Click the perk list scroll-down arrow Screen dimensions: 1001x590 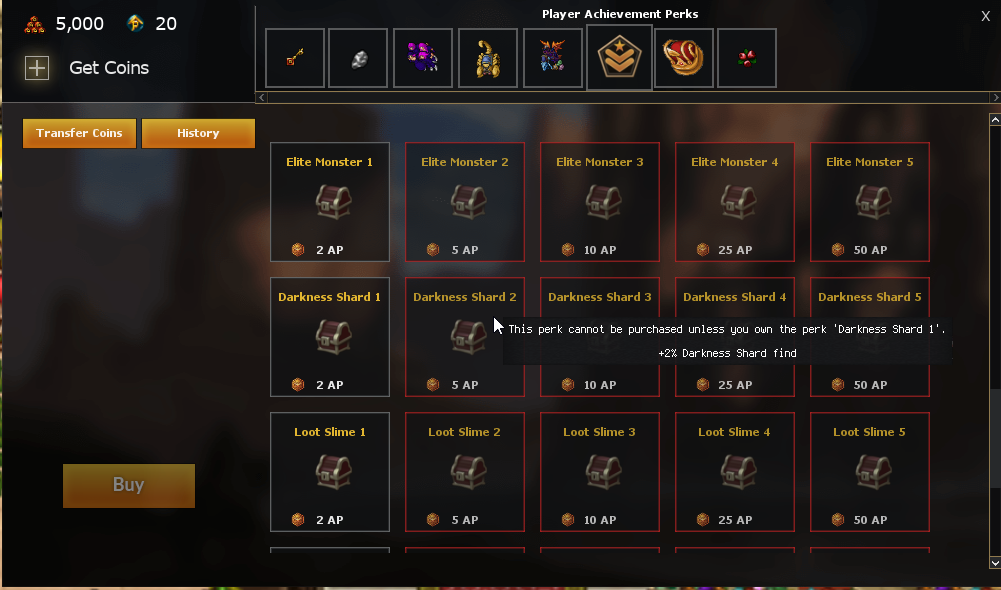point(994,562)
